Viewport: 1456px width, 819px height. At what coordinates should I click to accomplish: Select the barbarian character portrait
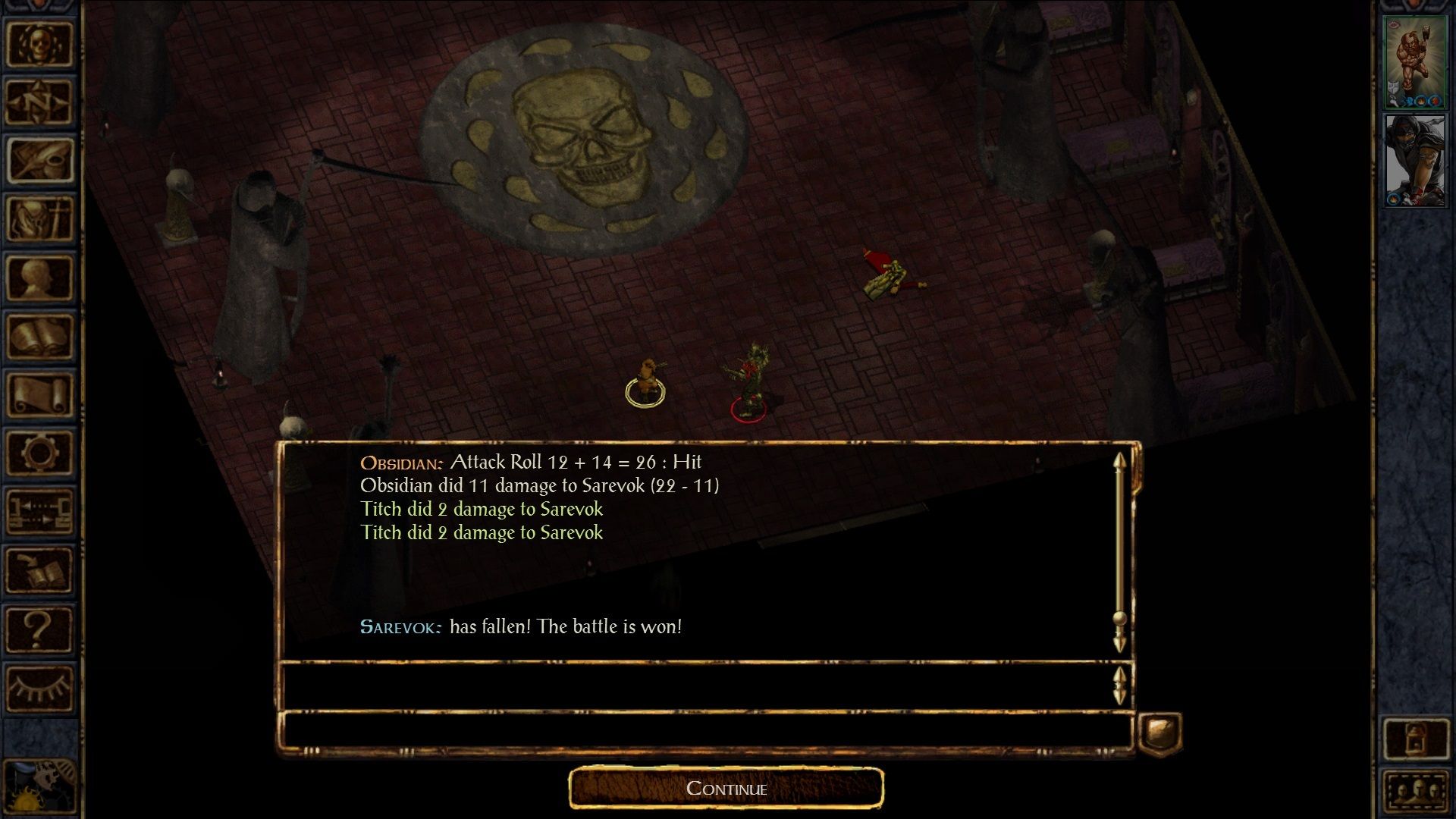[1415, 62]
